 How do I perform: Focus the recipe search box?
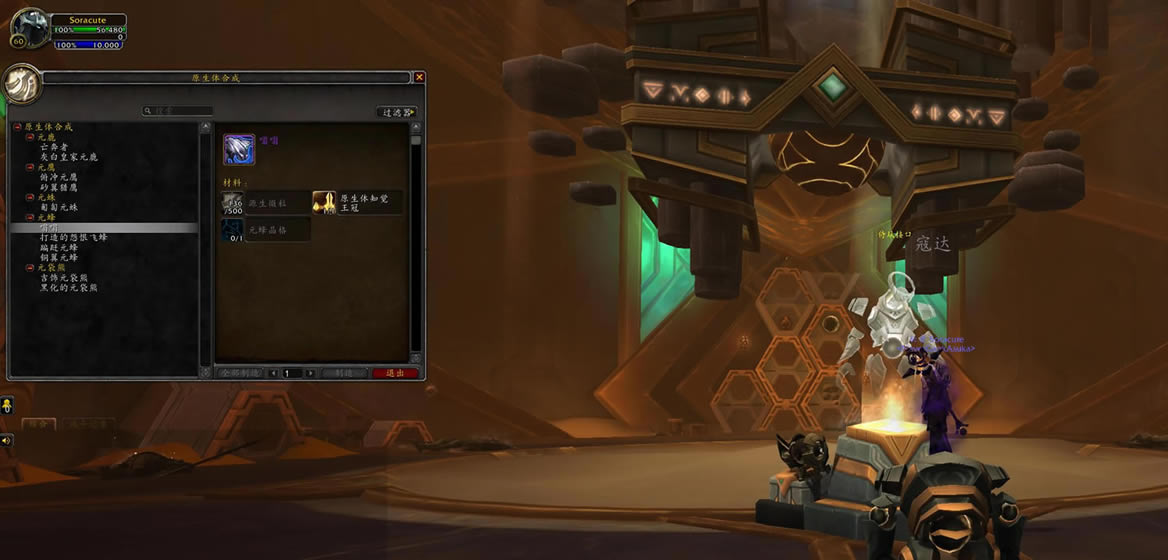coord(182,111)
